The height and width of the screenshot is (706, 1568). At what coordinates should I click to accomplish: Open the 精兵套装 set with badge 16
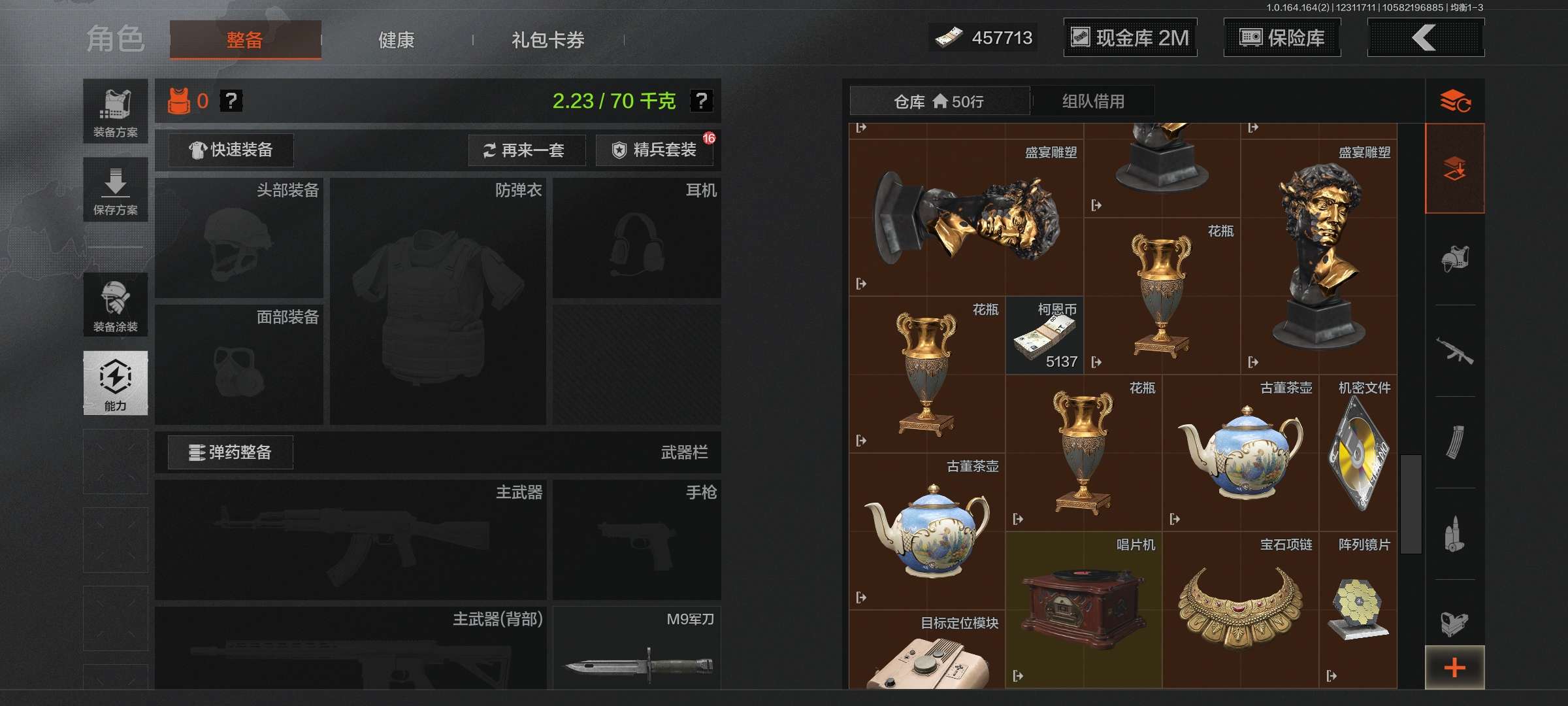pos(653,150)
